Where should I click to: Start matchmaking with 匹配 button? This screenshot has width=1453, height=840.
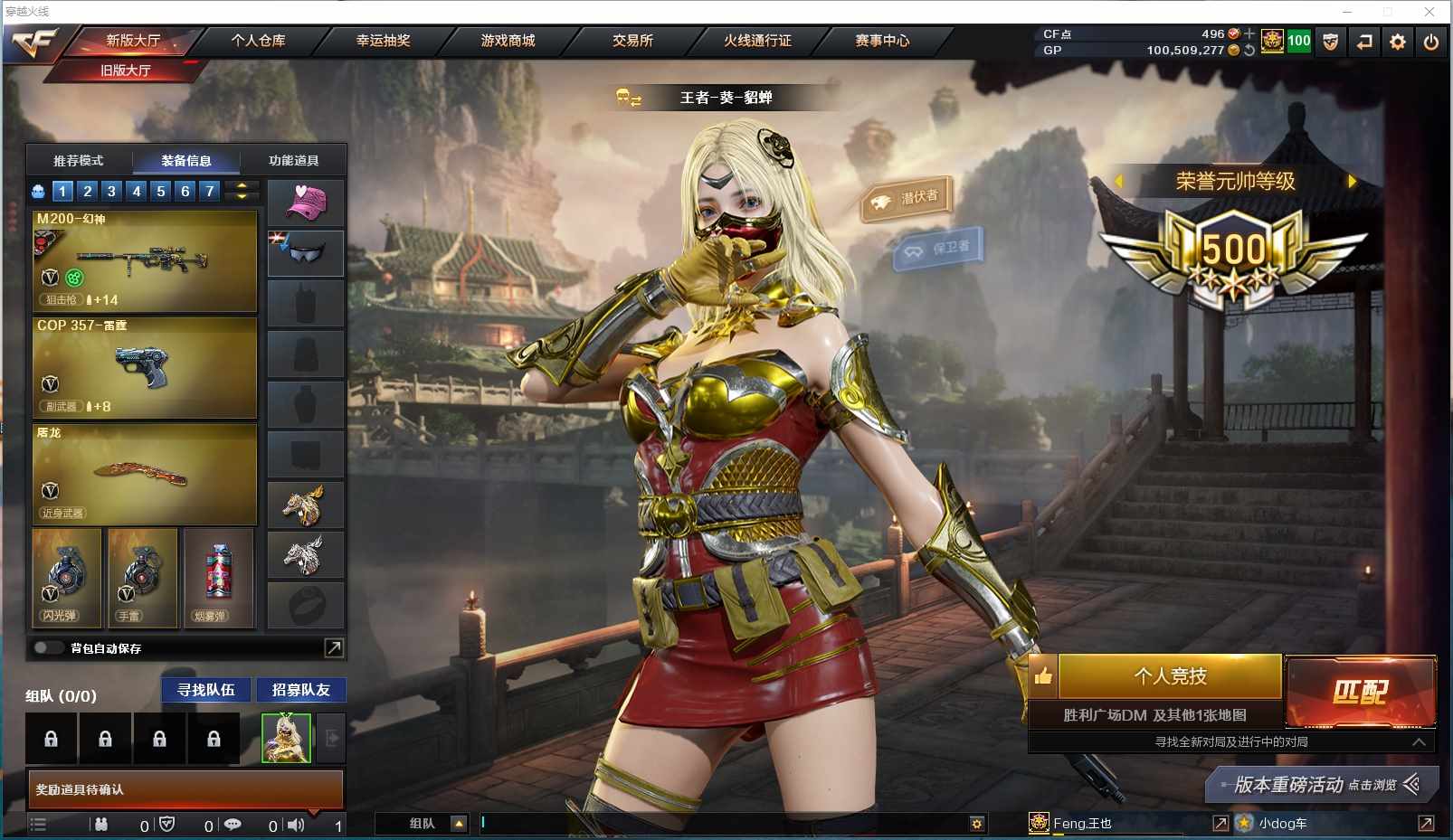click(x=1360, y=692)
